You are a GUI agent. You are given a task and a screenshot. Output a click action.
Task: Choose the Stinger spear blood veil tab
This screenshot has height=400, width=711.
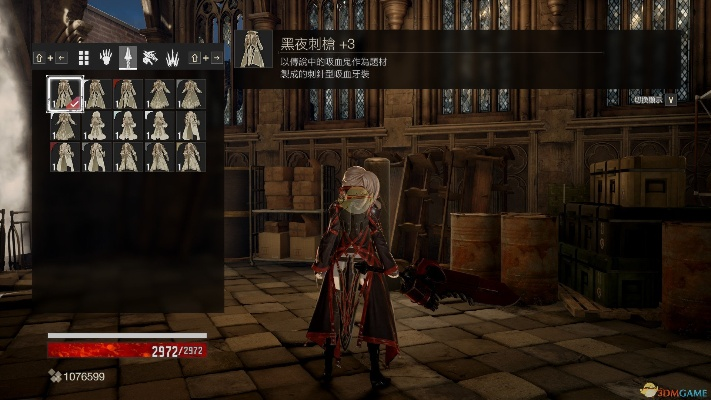point(128,58)
